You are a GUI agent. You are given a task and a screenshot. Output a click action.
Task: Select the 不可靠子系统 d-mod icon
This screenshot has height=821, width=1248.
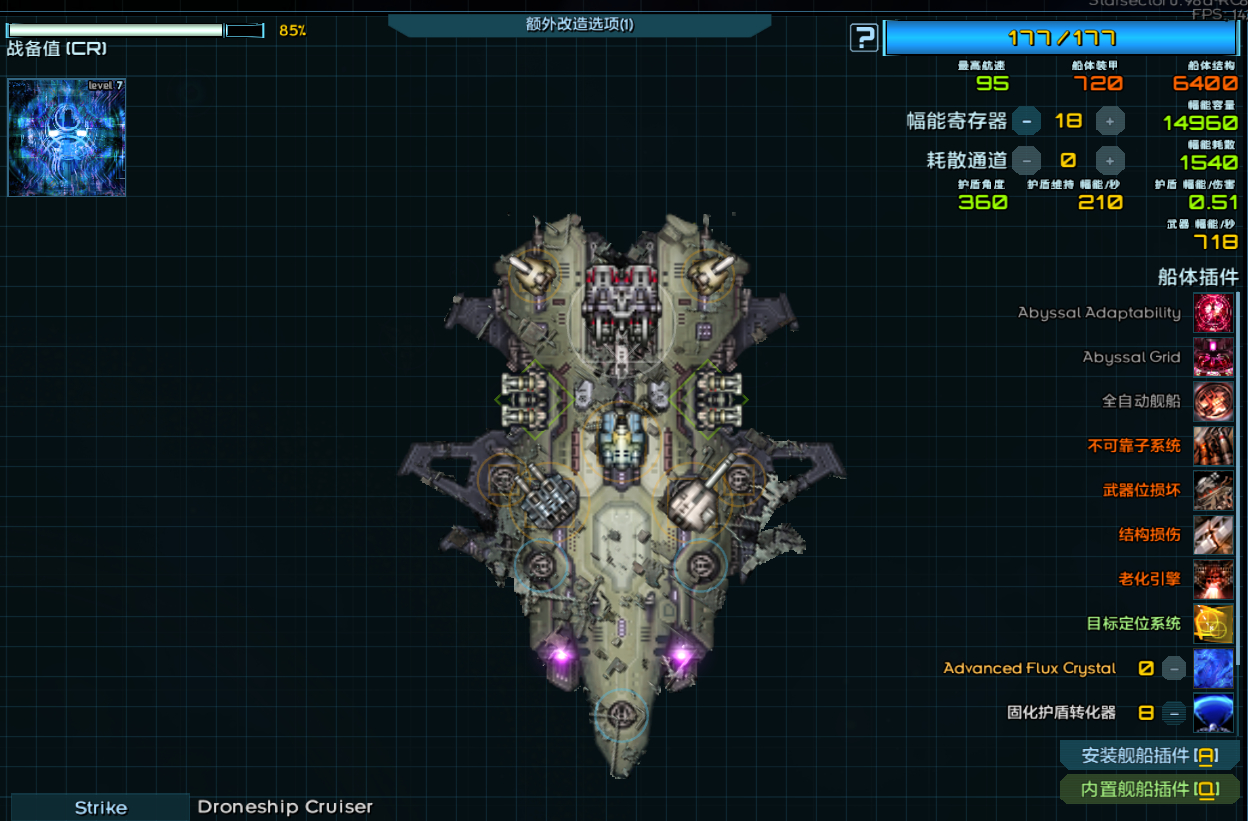pyautogui.click(x=1213, y=446)
